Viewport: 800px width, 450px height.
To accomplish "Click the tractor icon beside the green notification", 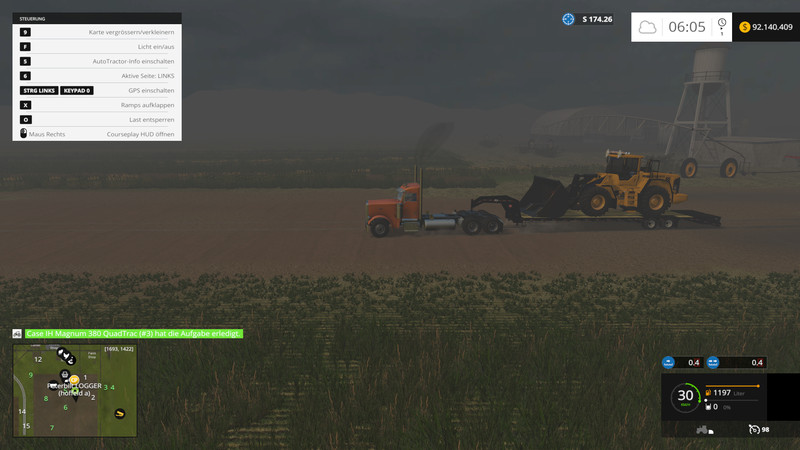I will point(17,333).
